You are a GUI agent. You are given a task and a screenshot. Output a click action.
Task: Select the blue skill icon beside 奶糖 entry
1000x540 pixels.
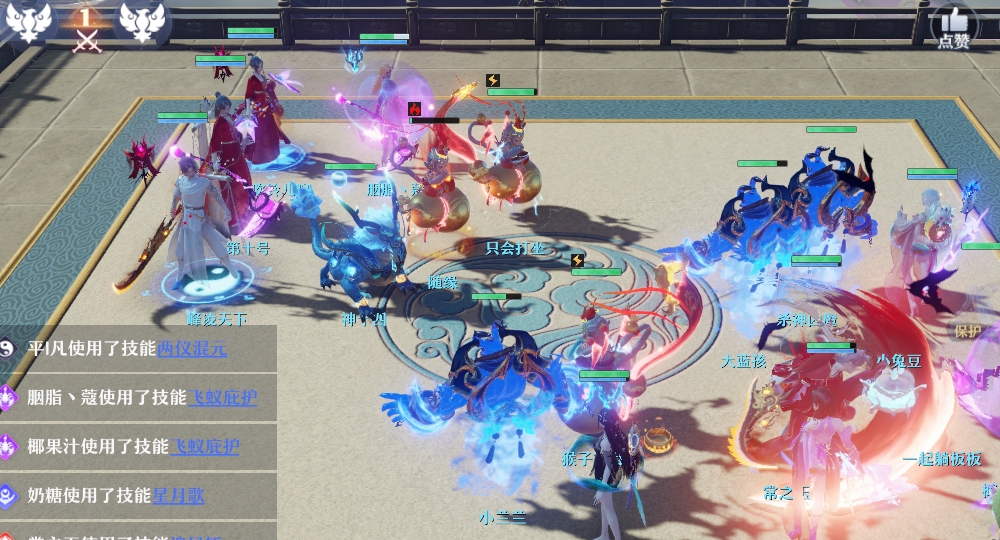(8, 494)
